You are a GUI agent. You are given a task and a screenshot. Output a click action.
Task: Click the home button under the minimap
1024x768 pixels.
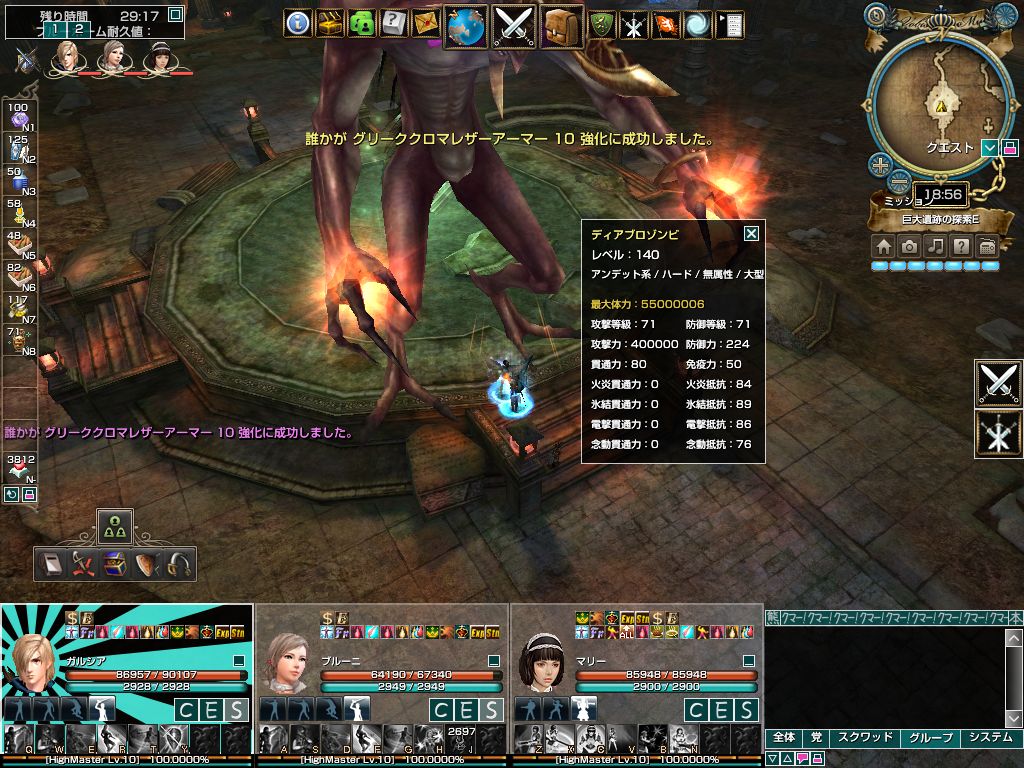pyautogui.click(x=883, y=246)
